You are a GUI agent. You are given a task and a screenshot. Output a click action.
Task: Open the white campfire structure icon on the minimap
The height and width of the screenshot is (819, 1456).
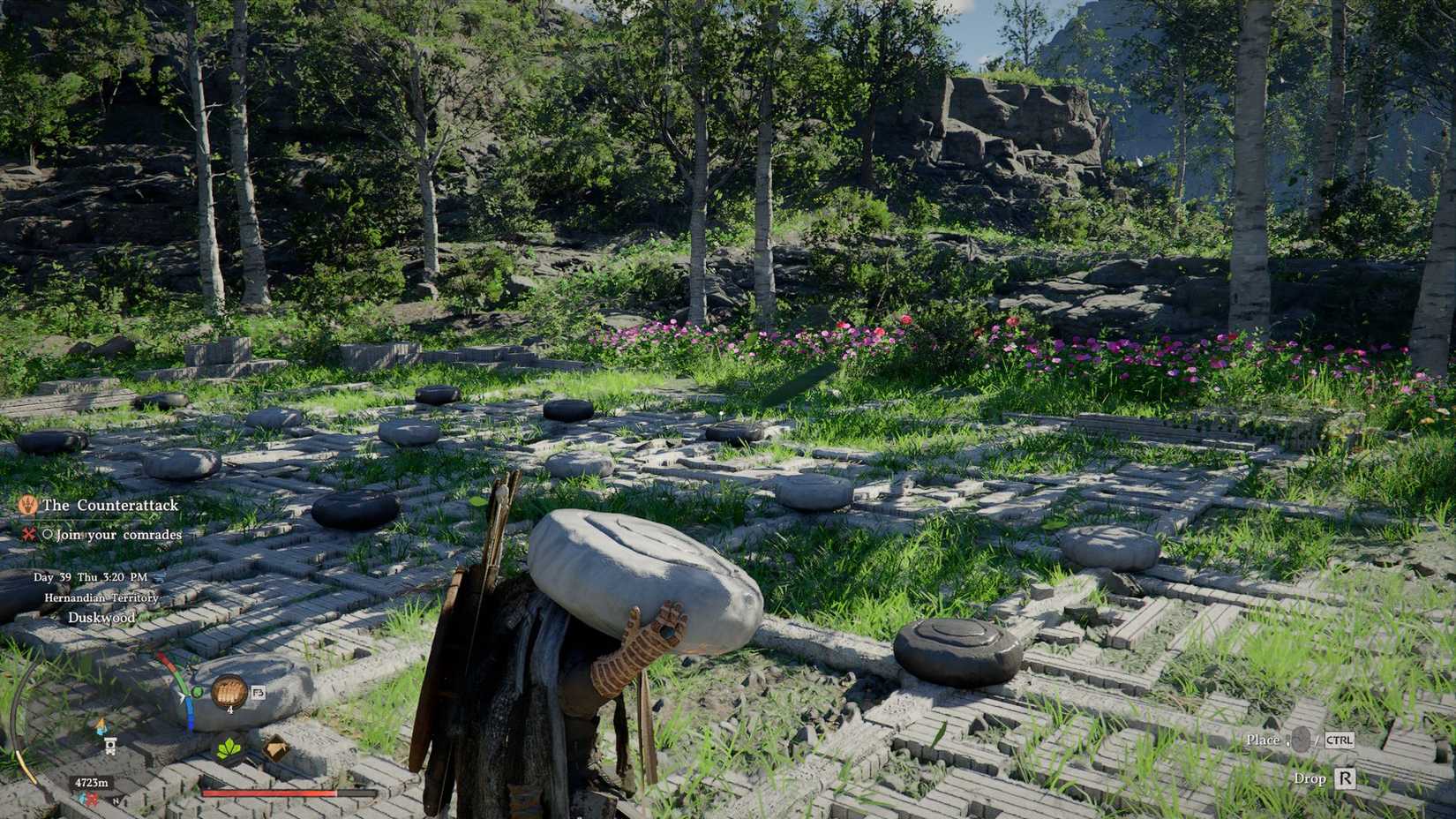click(x=110, y=746)
